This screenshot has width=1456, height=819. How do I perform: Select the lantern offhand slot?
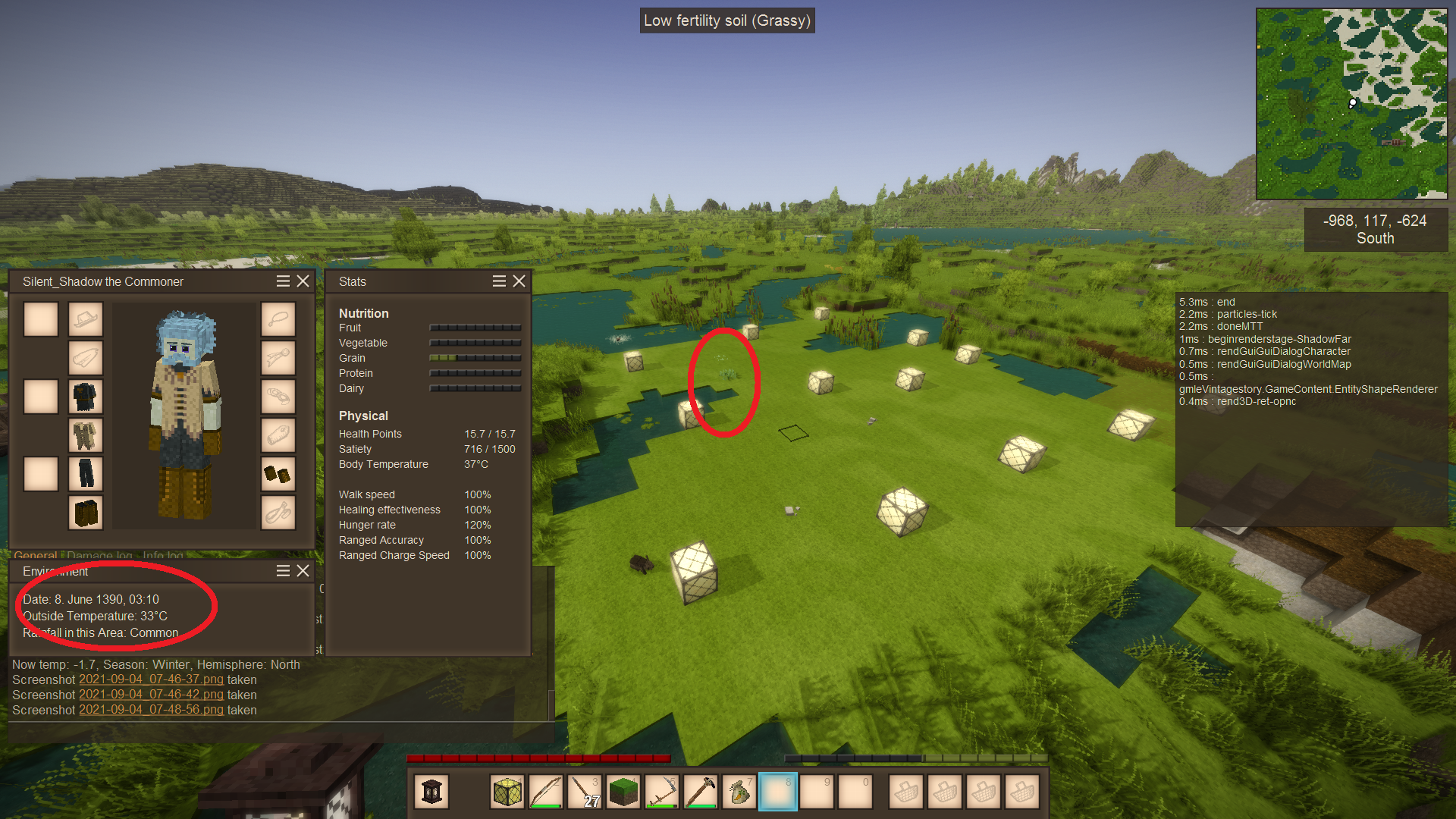pos(431,792)
